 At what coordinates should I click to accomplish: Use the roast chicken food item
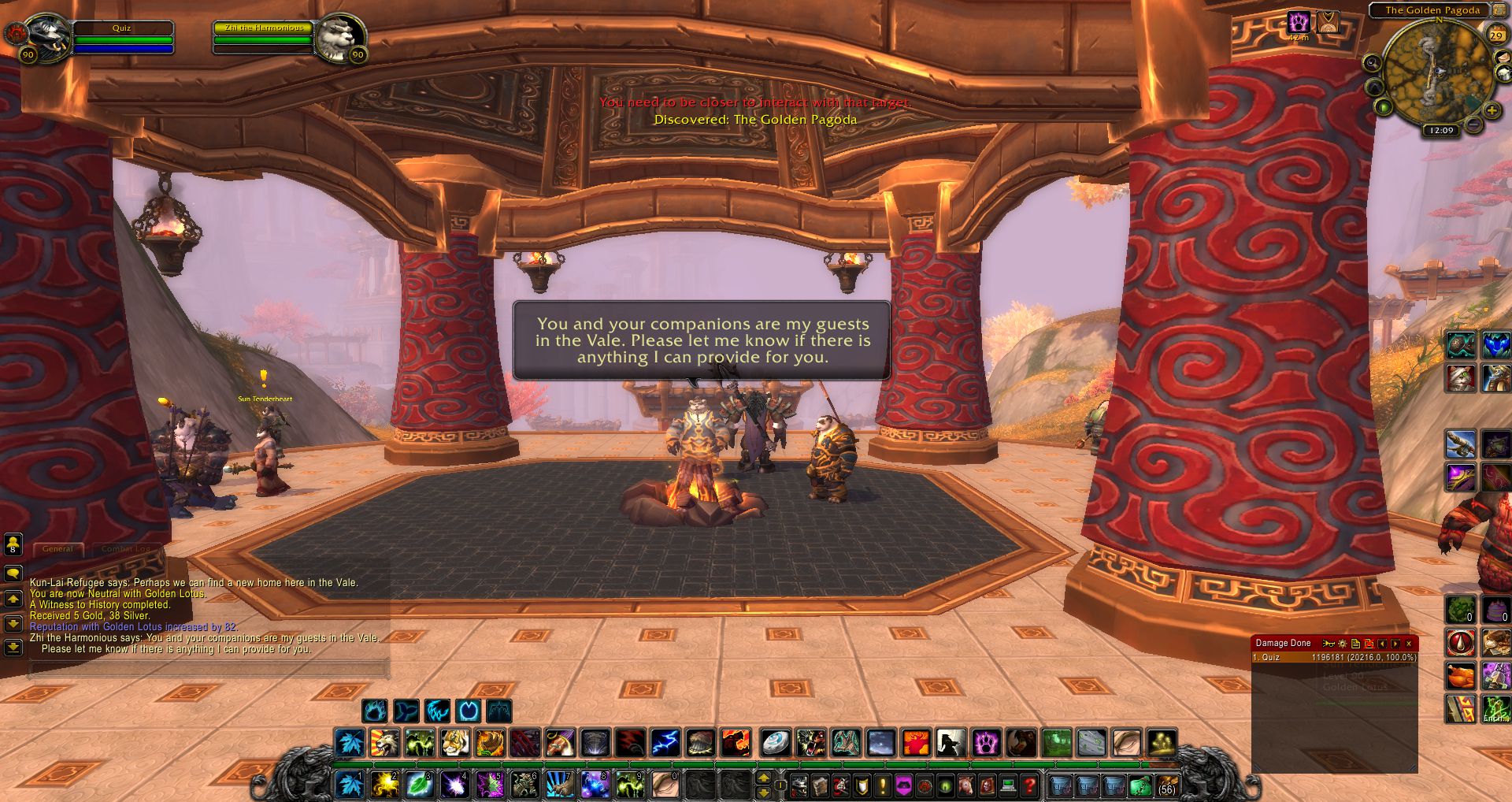(x=1461, y=676)
